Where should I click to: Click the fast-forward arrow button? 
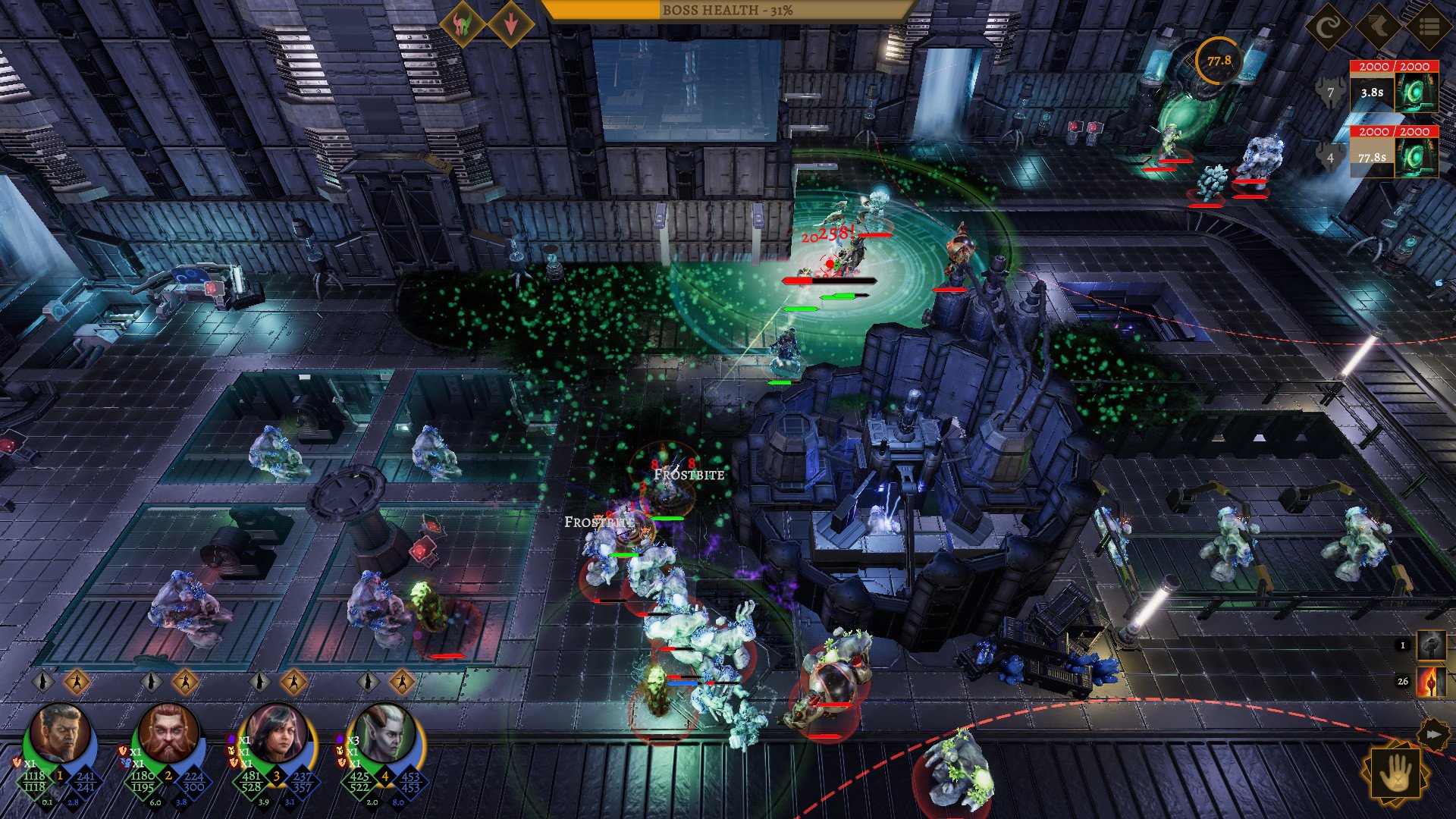click(x=1432, y=734)
